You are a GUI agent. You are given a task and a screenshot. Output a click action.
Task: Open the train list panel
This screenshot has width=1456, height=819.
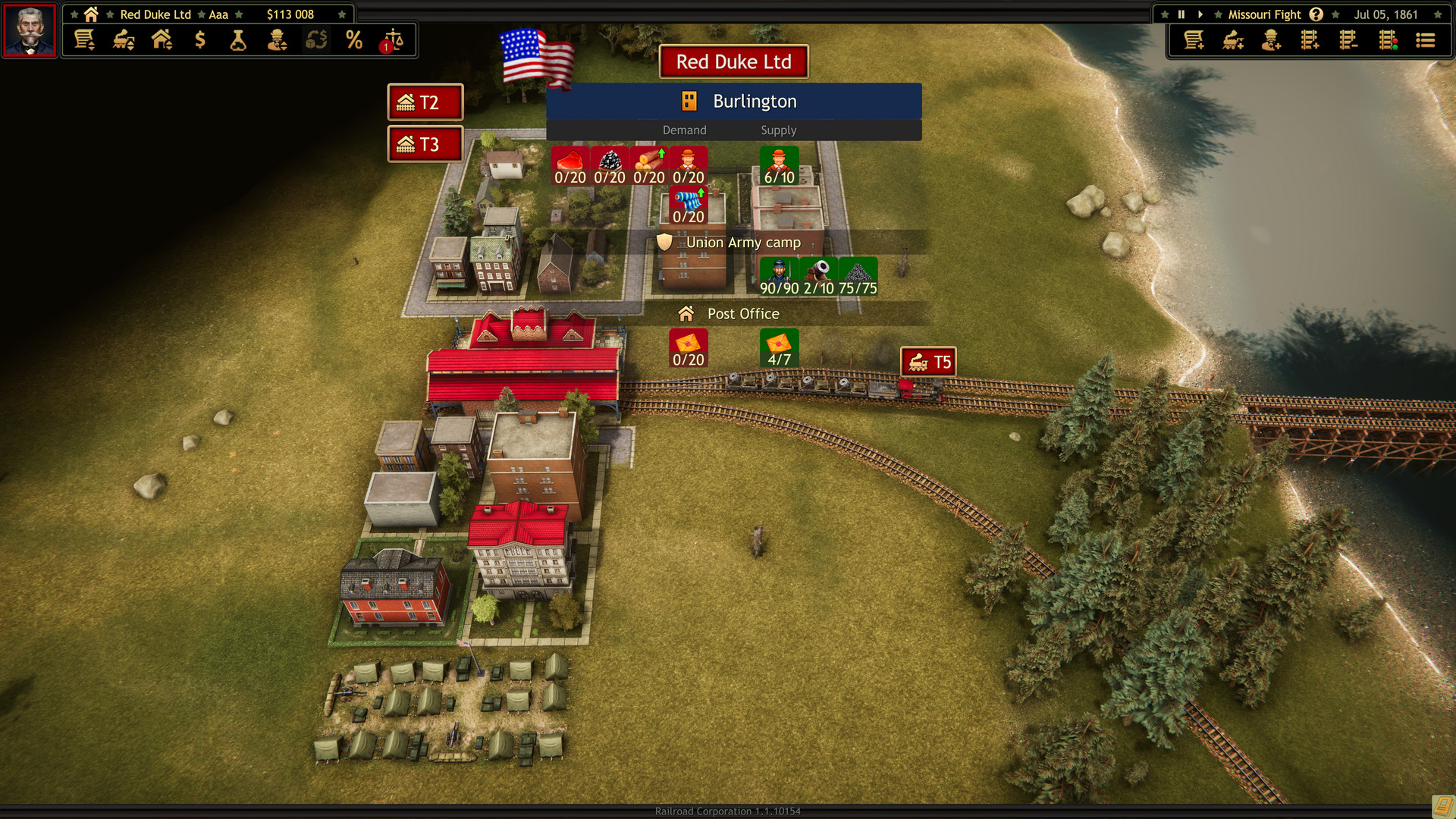tap(124, 40)
